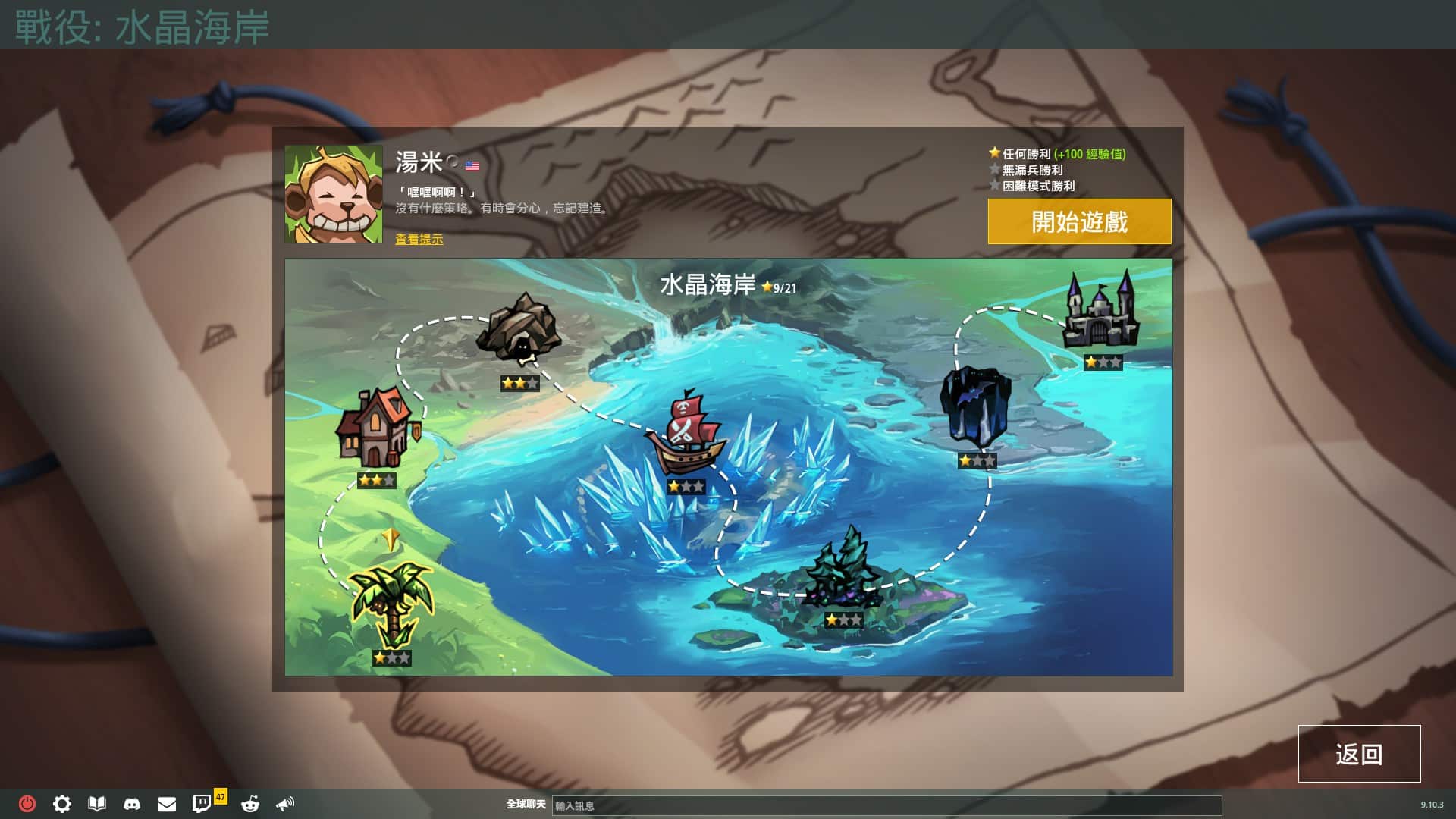Open the 查看提示 hints link
The height and width of the screenshot is (819, 1456).
419,240
